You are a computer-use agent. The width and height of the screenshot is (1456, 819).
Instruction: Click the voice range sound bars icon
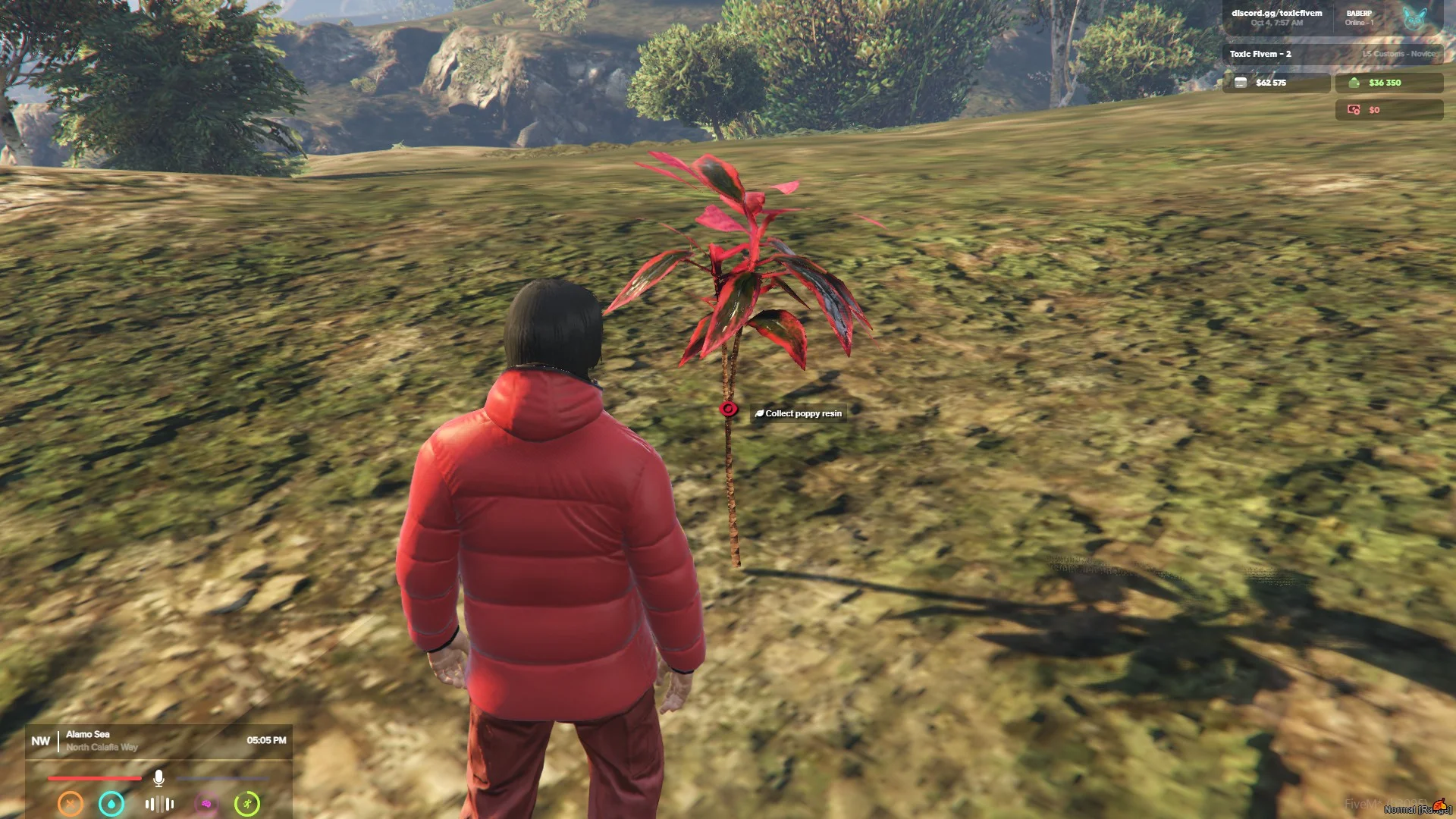(159, 804)
